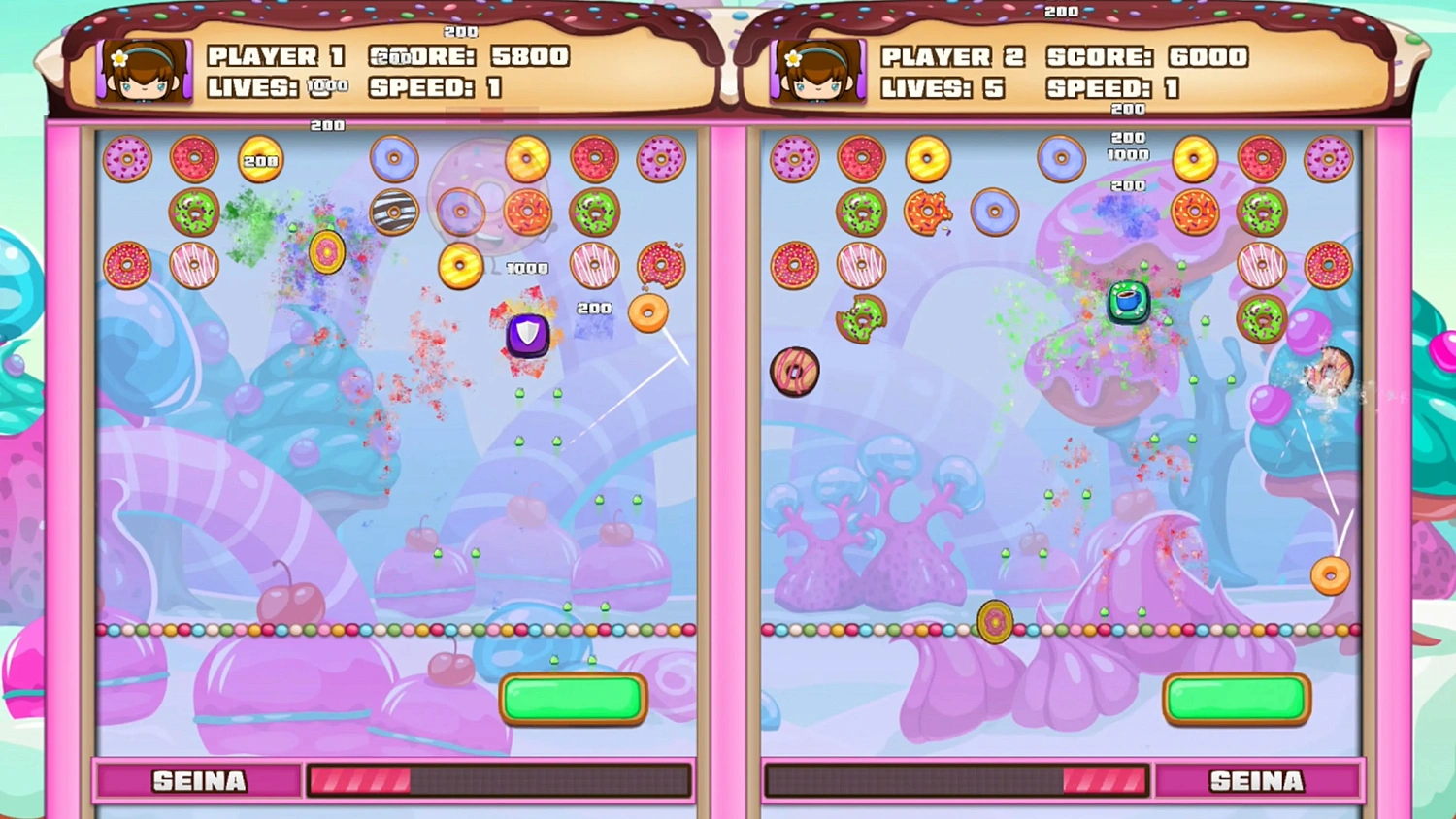Click Player 2's green paddle
The image size is (1456, 819).
coord(1236,699)
